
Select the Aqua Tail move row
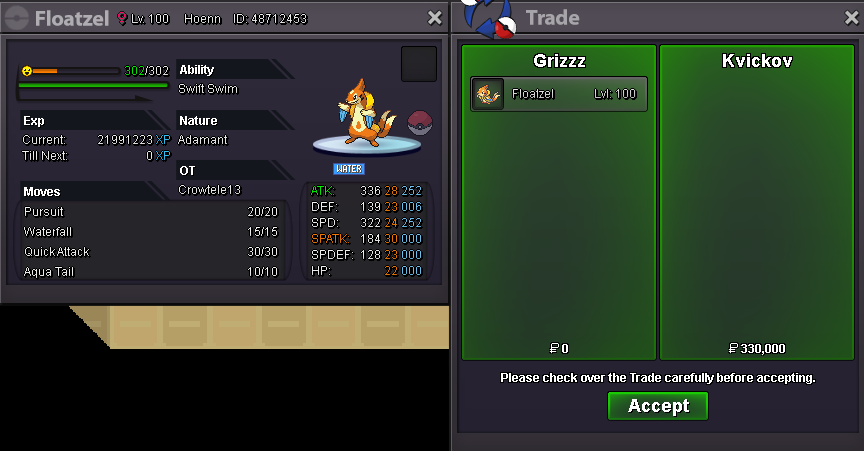[150, 272]
